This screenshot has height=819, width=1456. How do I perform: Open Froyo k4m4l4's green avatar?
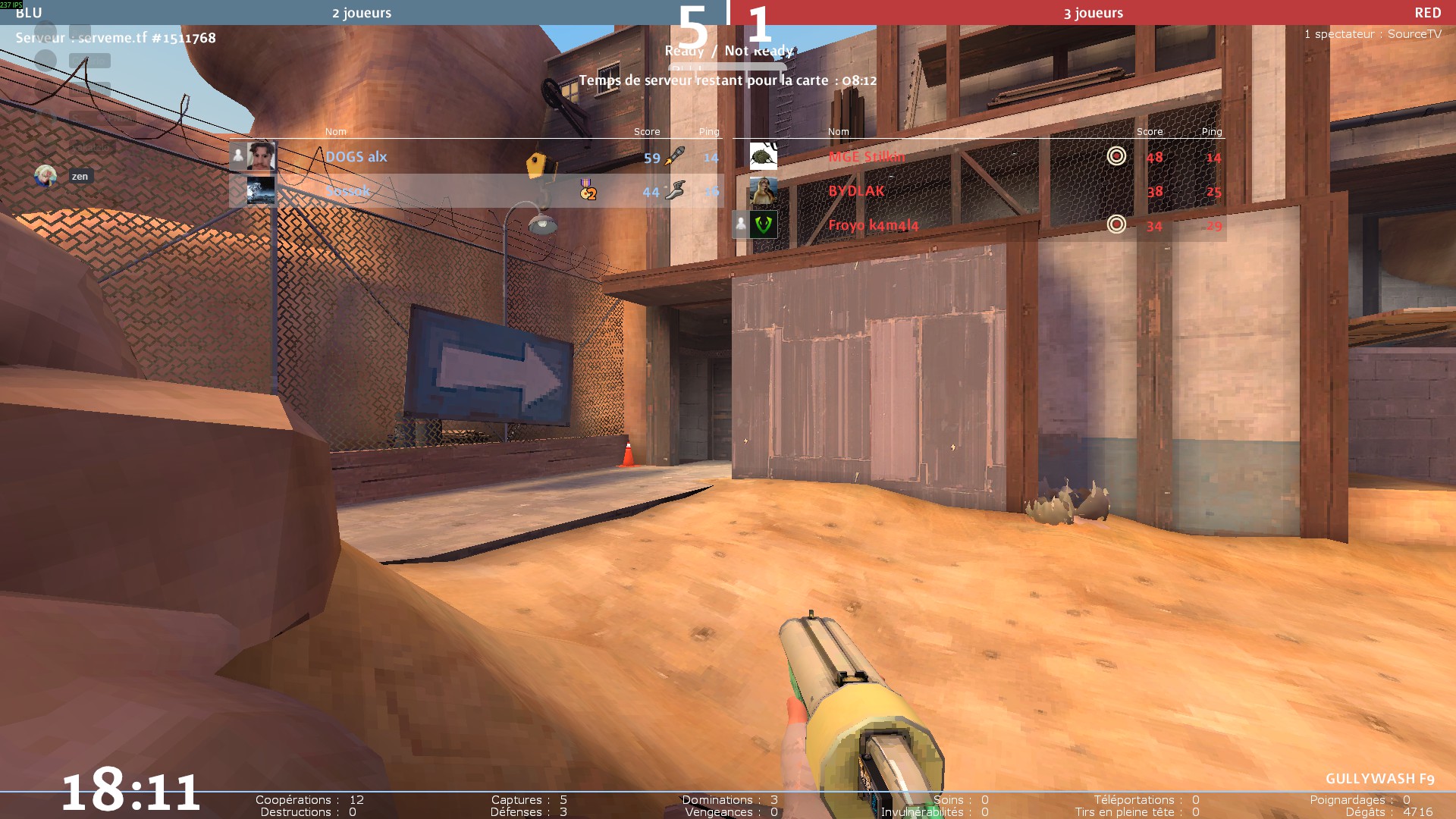[763, 224]
